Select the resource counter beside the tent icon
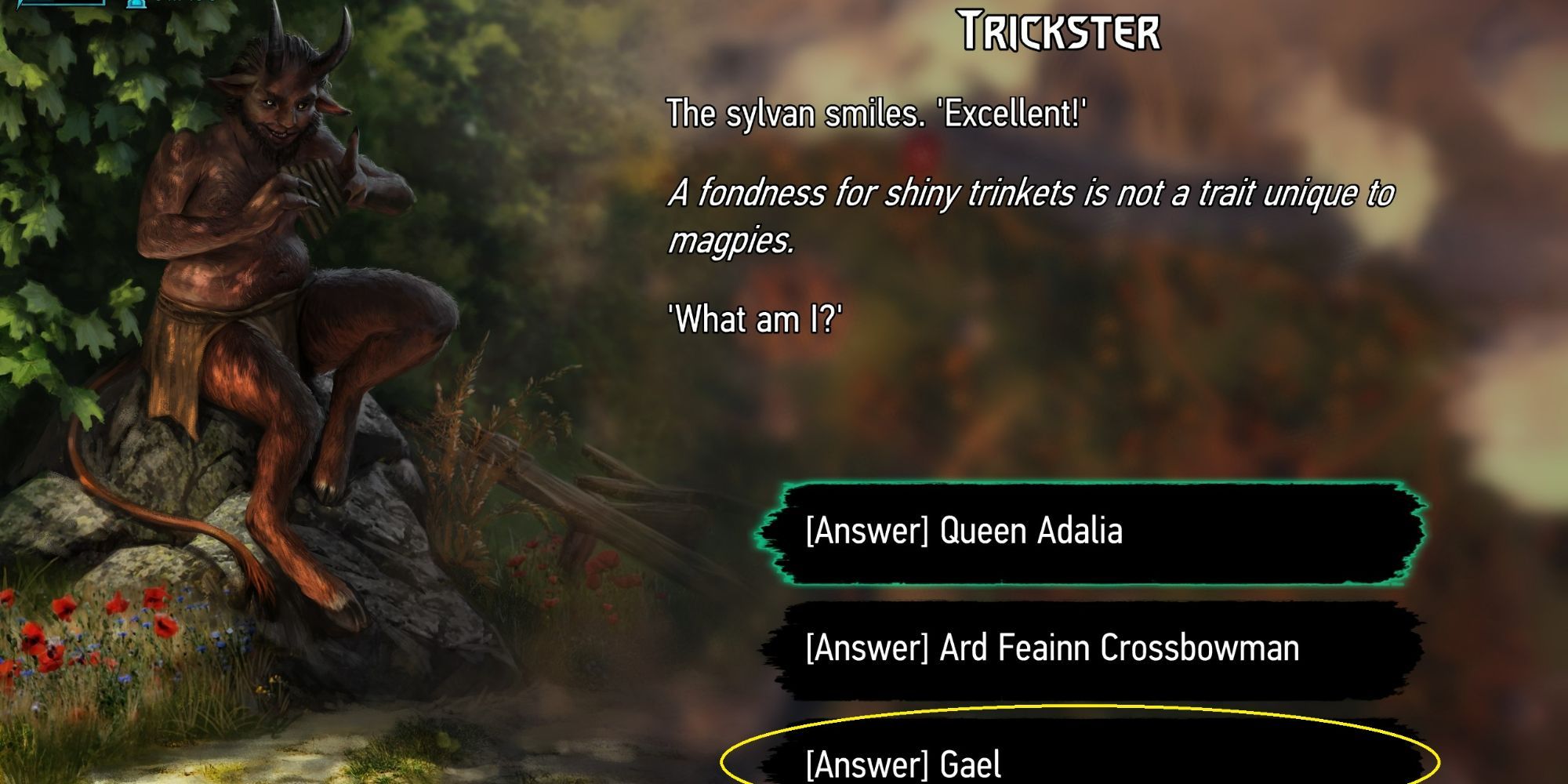The image size is (1568, 784). click(180, 3)
